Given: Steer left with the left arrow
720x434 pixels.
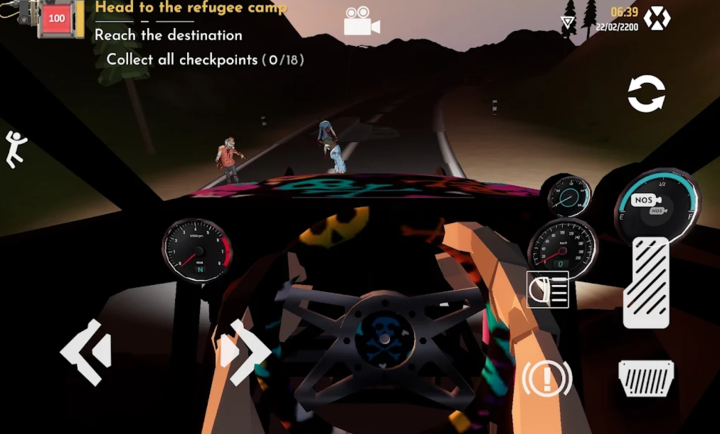Looking at the screenshot, I should (x=86, y=351).
